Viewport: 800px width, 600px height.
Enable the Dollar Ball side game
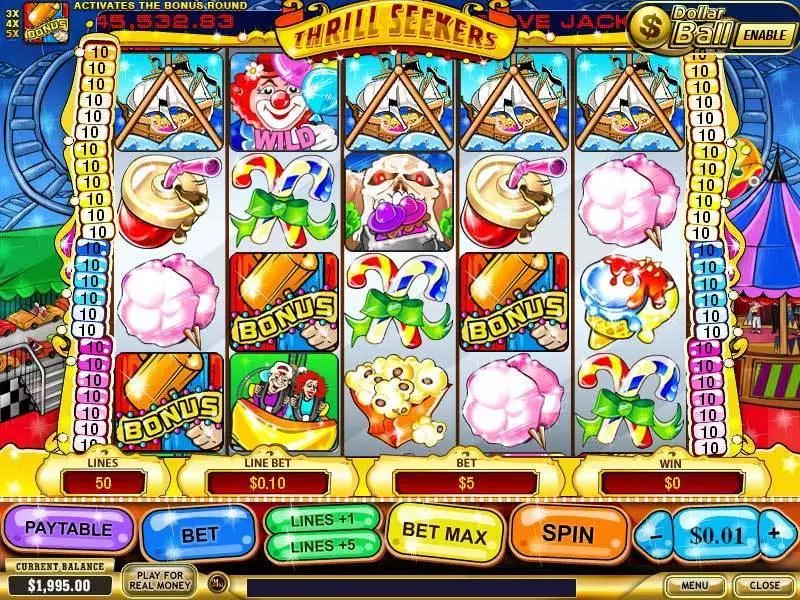point(765,33)
